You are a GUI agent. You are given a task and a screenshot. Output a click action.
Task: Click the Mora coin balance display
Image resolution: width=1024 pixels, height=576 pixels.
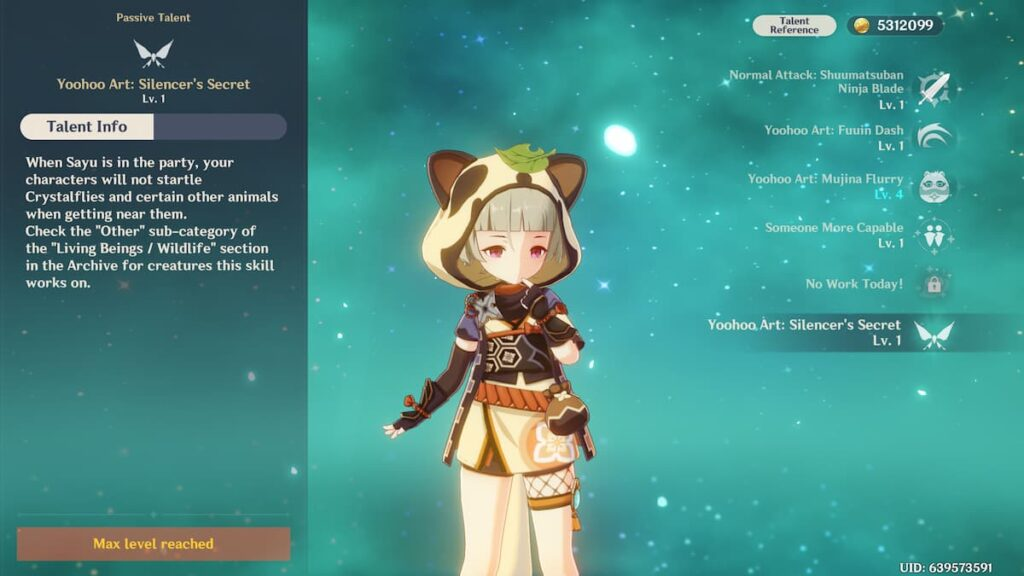pyautogui.click(x=894, y=26)
